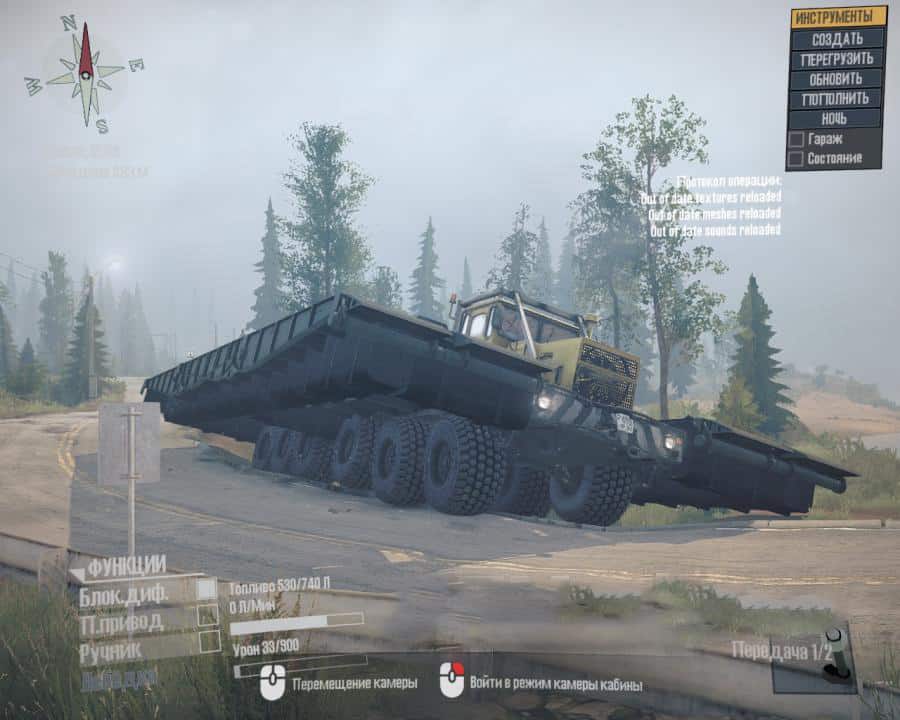Click the compass rose
Viewport: 900px width, 720px height.
(x=86, y=72)
